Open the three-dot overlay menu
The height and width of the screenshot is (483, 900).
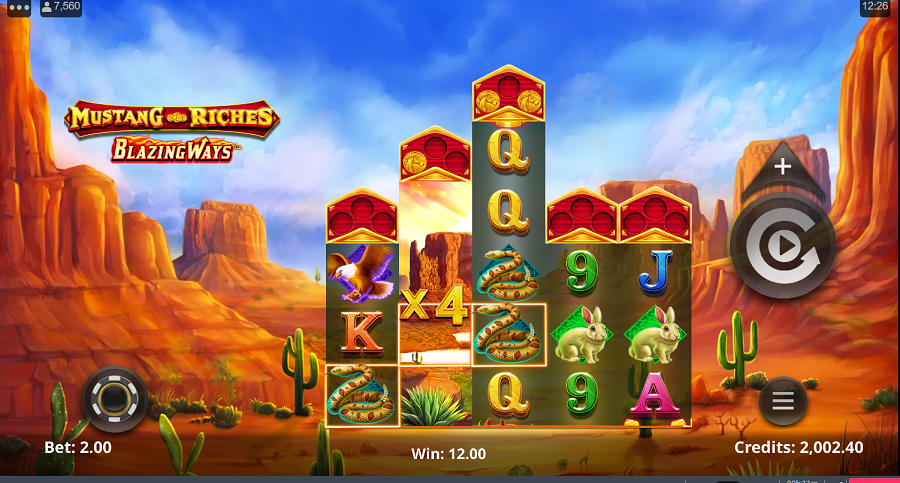18,8
